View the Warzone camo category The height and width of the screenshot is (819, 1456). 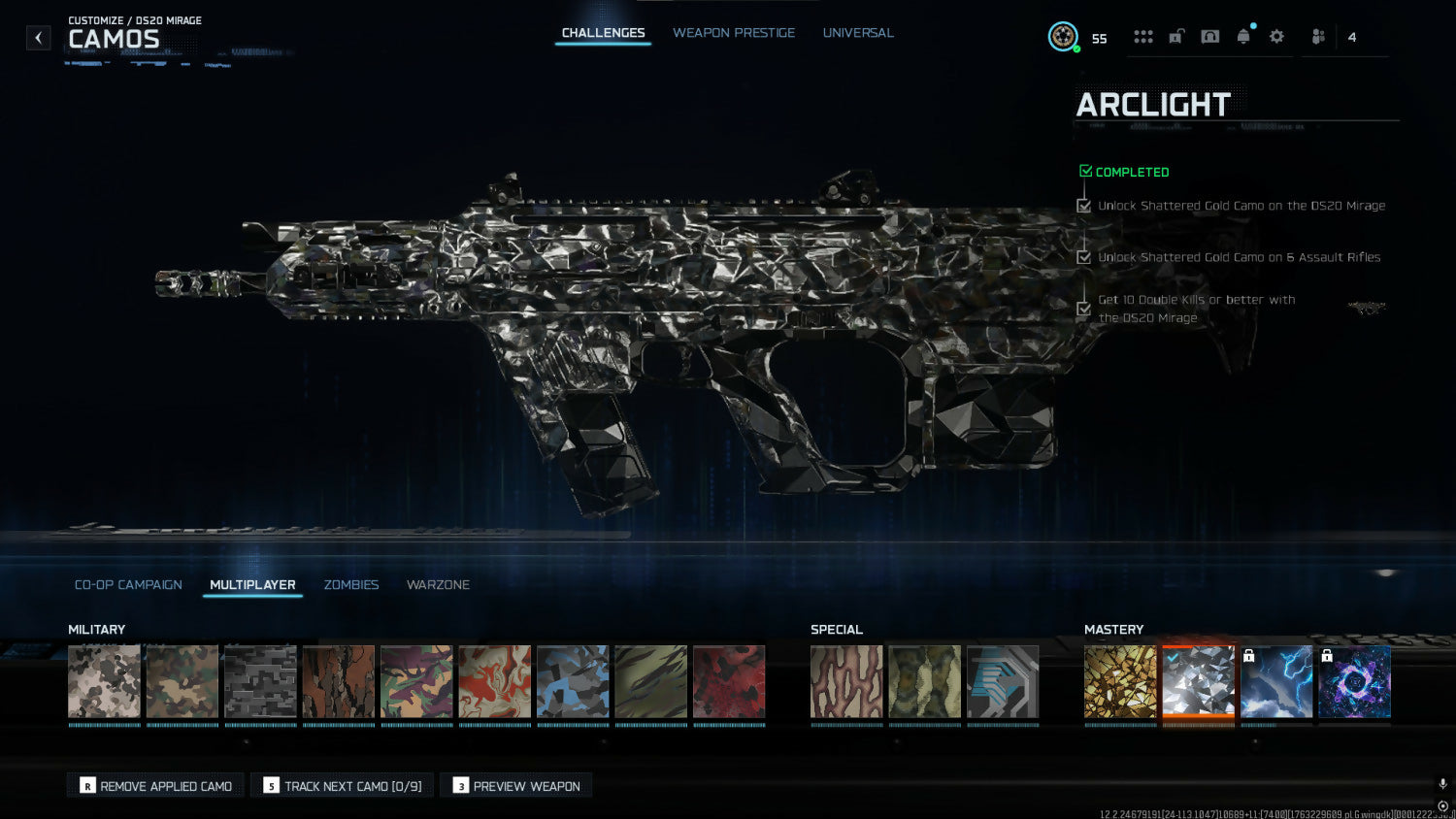point(438,585)
